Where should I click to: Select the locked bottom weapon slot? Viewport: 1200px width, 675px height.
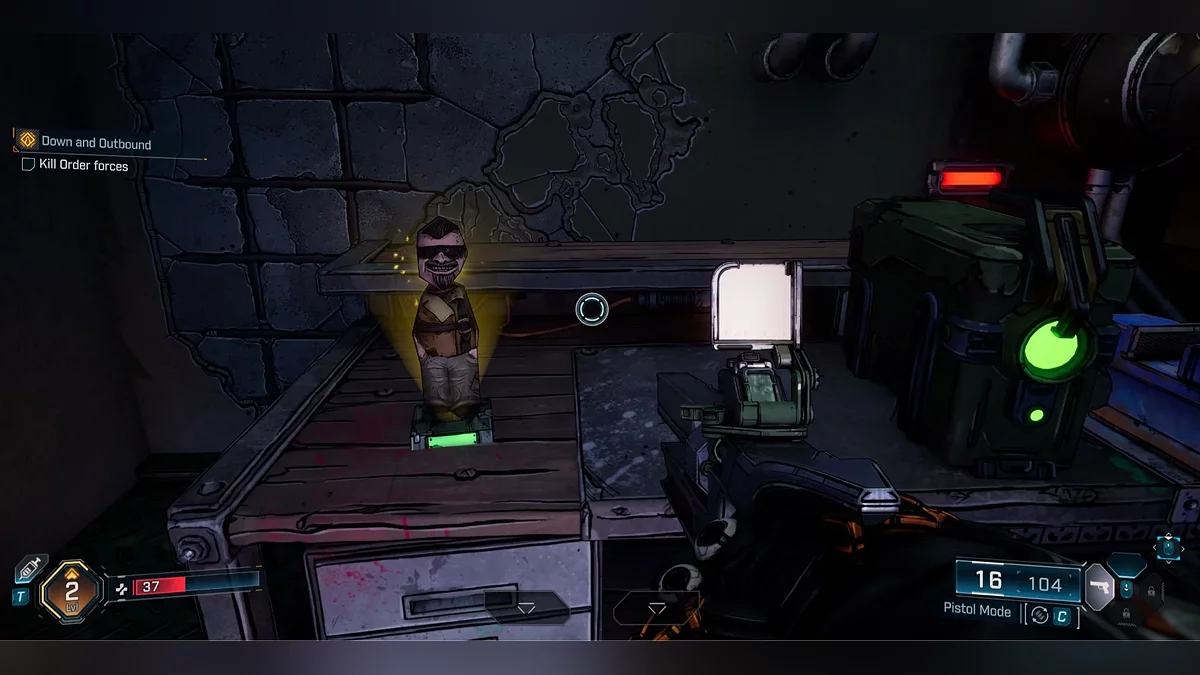pos(1126,613)
